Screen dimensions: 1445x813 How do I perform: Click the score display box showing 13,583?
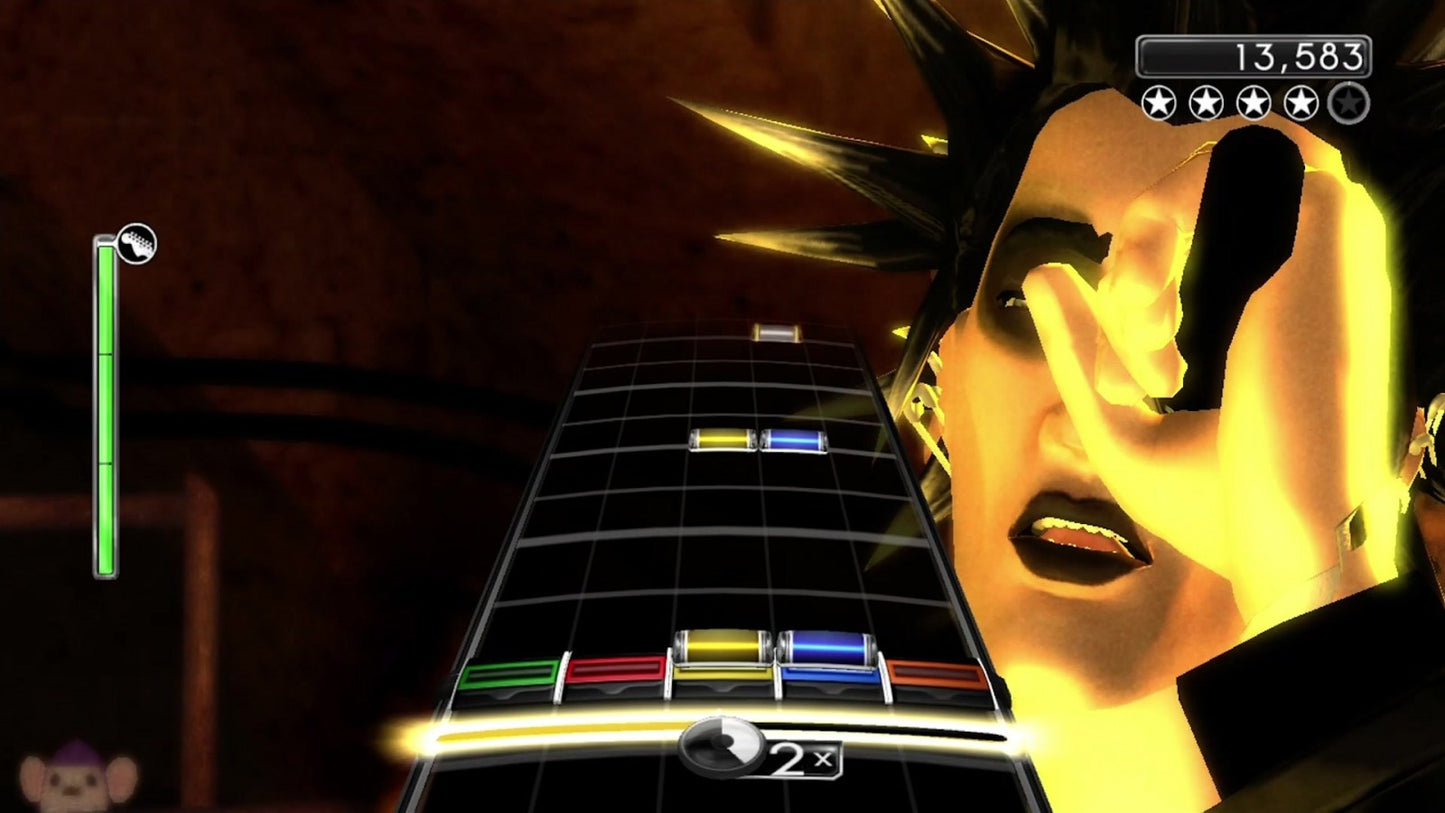(x=1255, y=56)
